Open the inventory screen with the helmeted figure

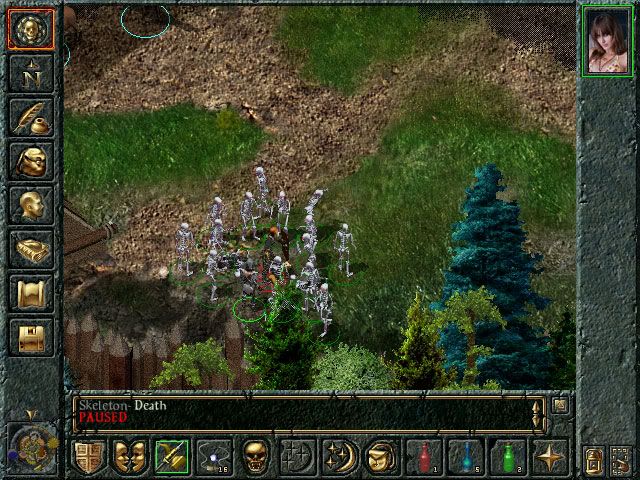tap(30, 161)
